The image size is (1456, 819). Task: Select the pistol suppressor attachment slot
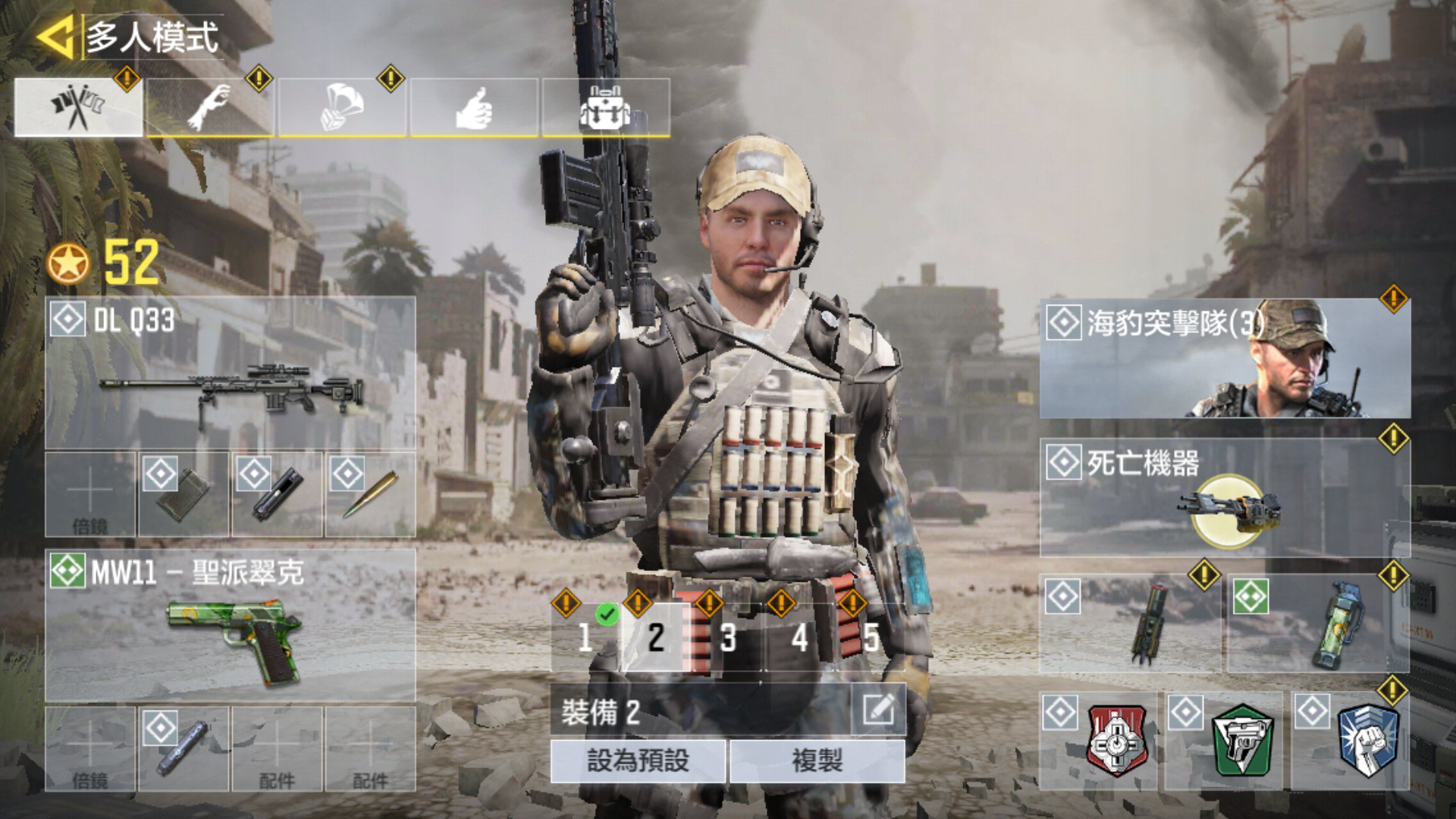184,749
